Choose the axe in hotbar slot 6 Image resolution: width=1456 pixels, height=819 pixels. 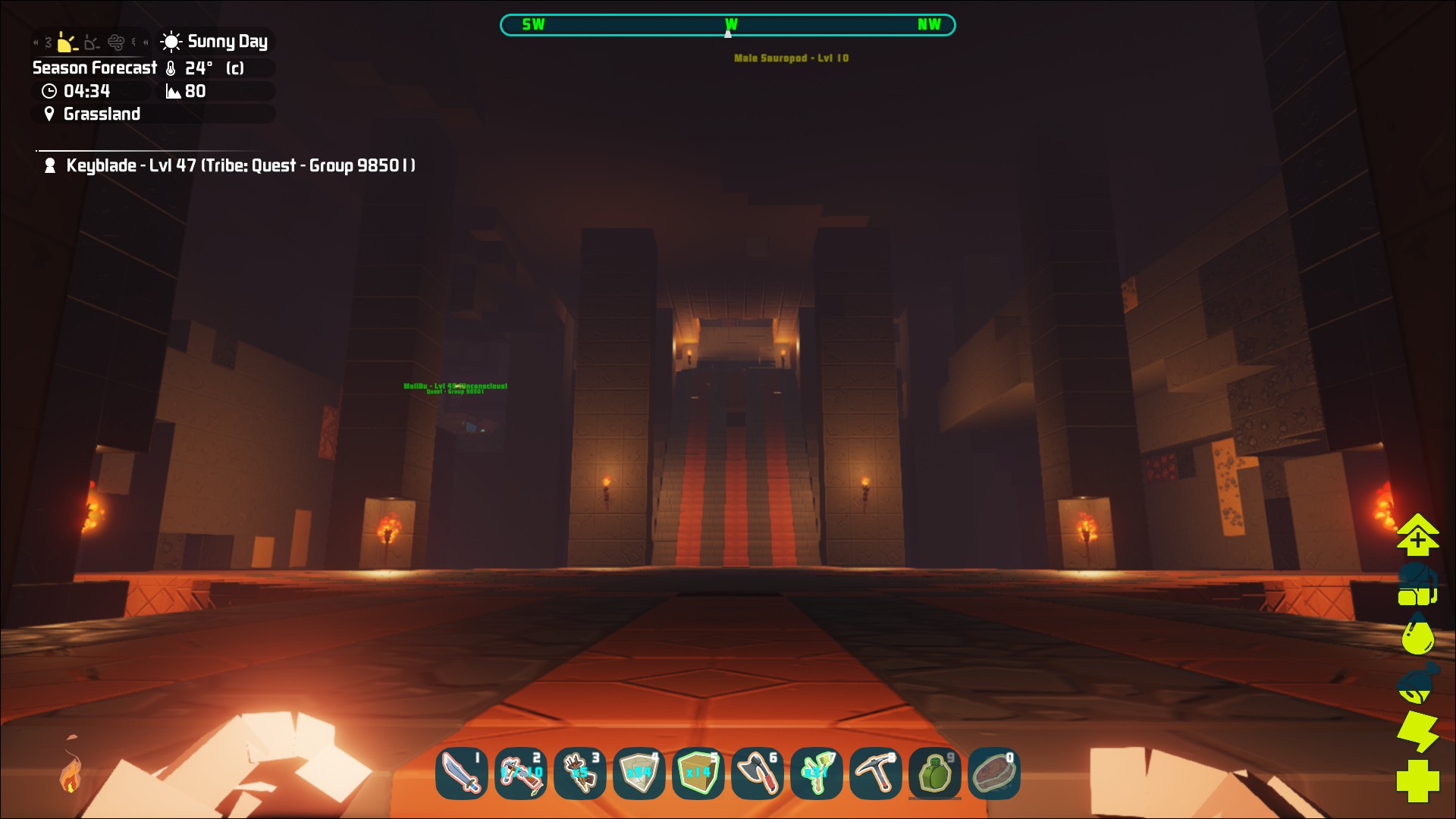pyautogui.click(x=757, y=773)
